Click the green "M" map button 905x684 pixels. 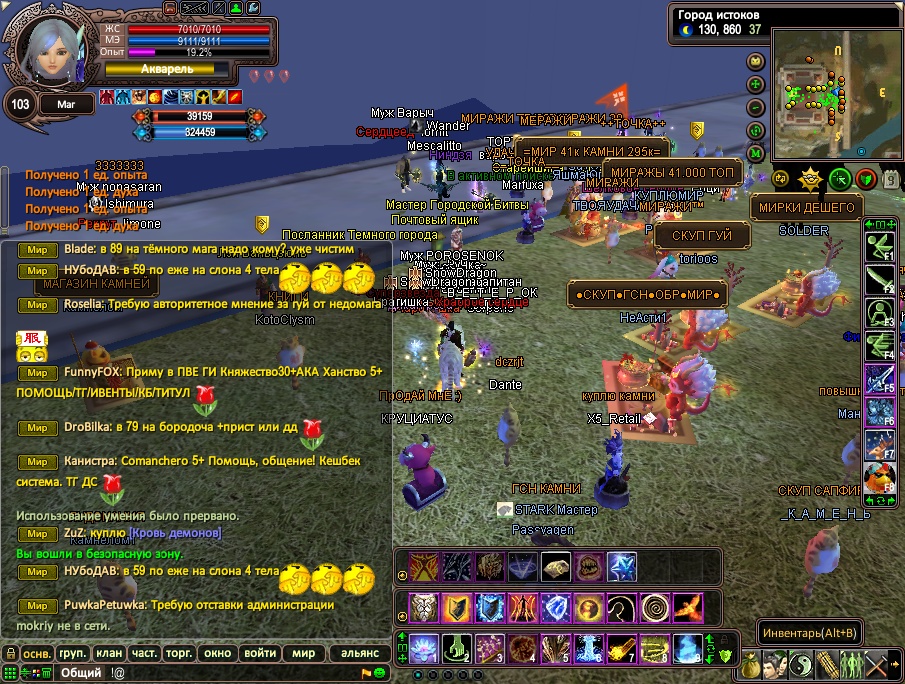756,153
